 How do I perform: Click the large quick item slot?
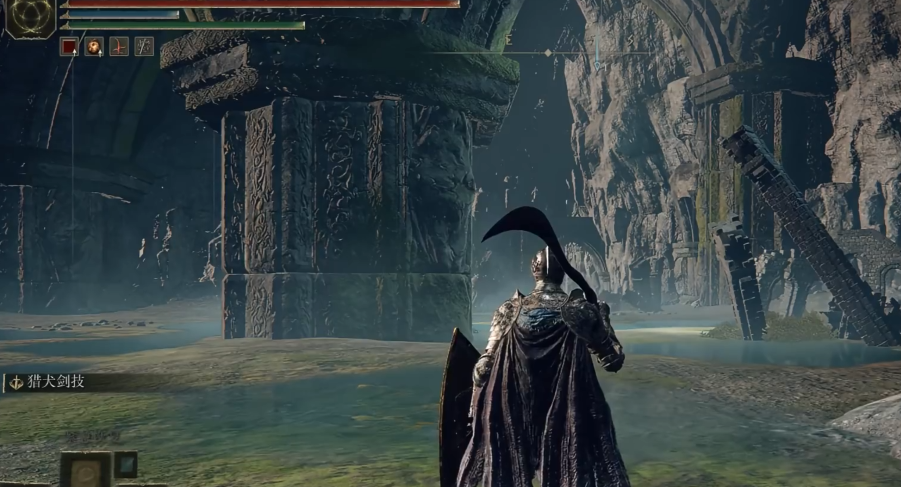[85, 469]
